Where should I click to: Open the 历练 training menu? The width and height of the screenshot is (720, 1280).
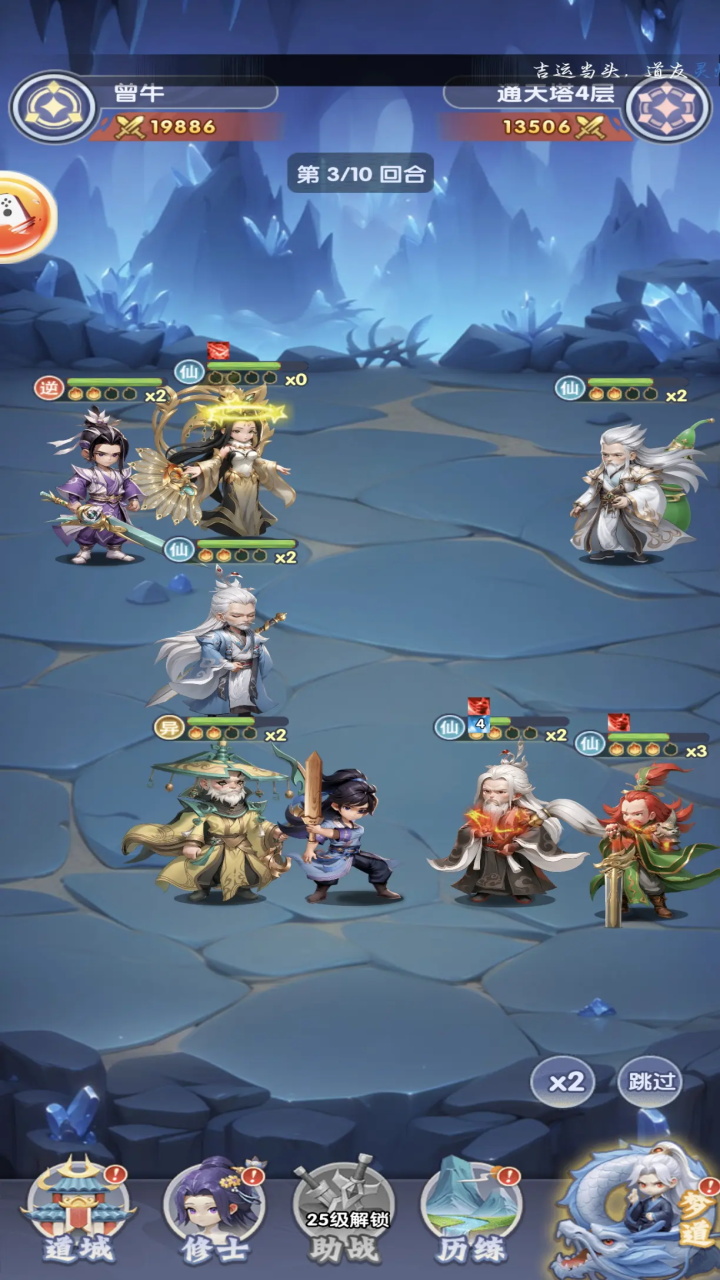pos(470,1214)
